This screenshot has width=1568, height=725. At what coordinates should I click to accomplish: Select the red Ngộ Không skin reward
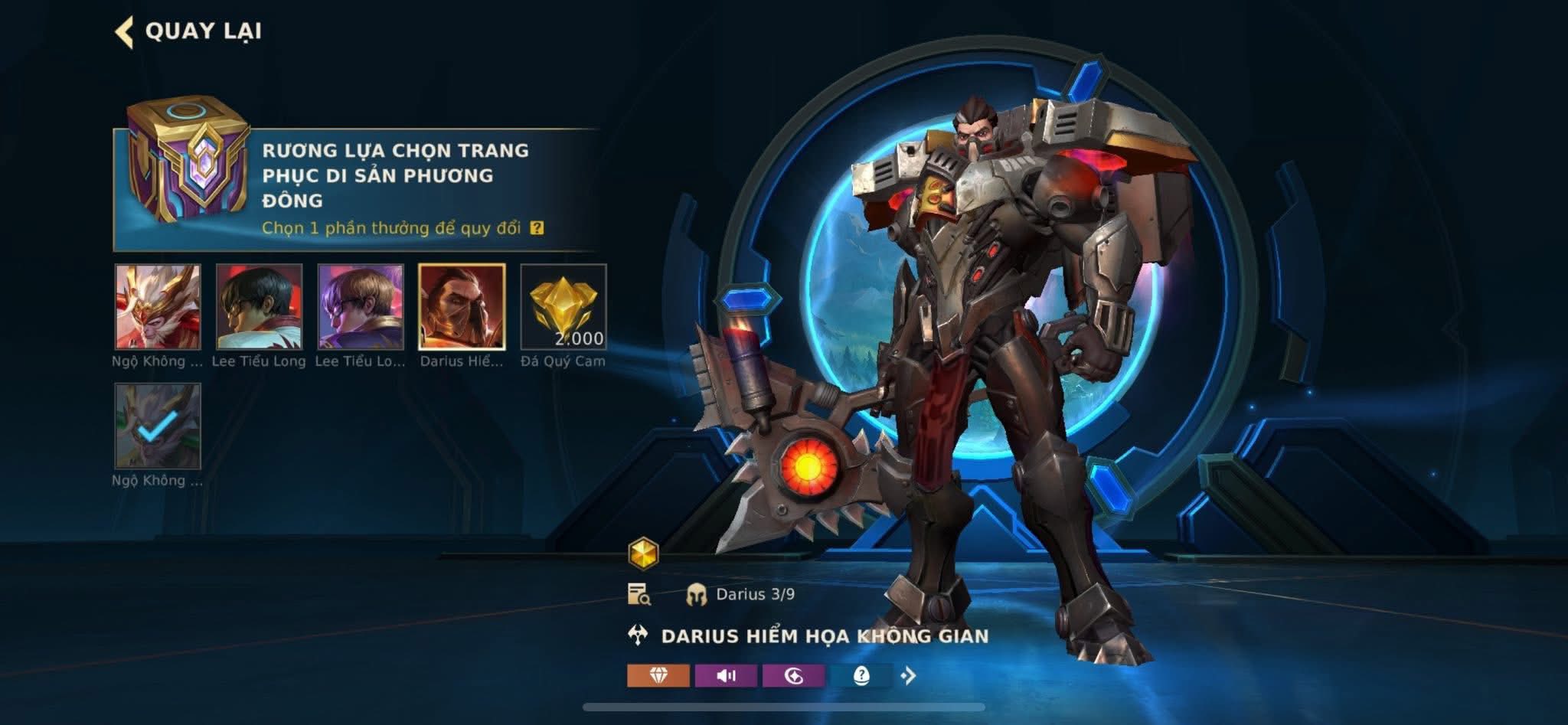158,307
